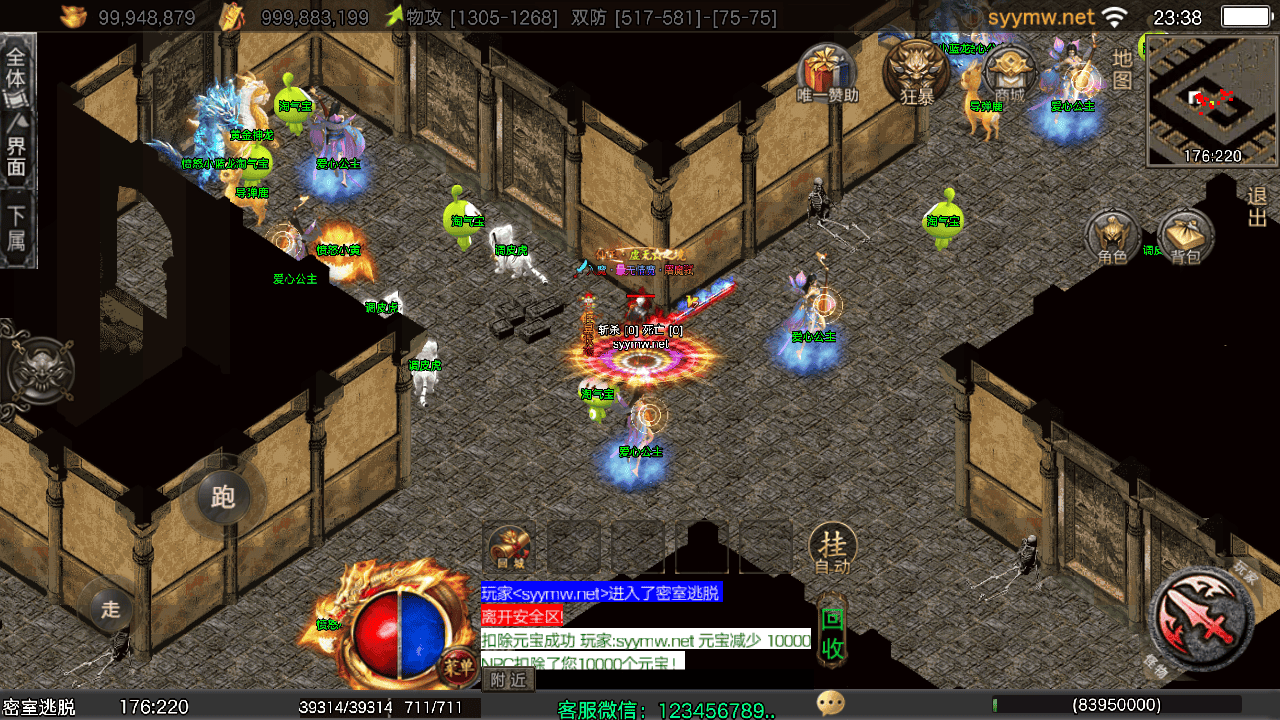Select the 走 walk mode button

tap(111, 607)
